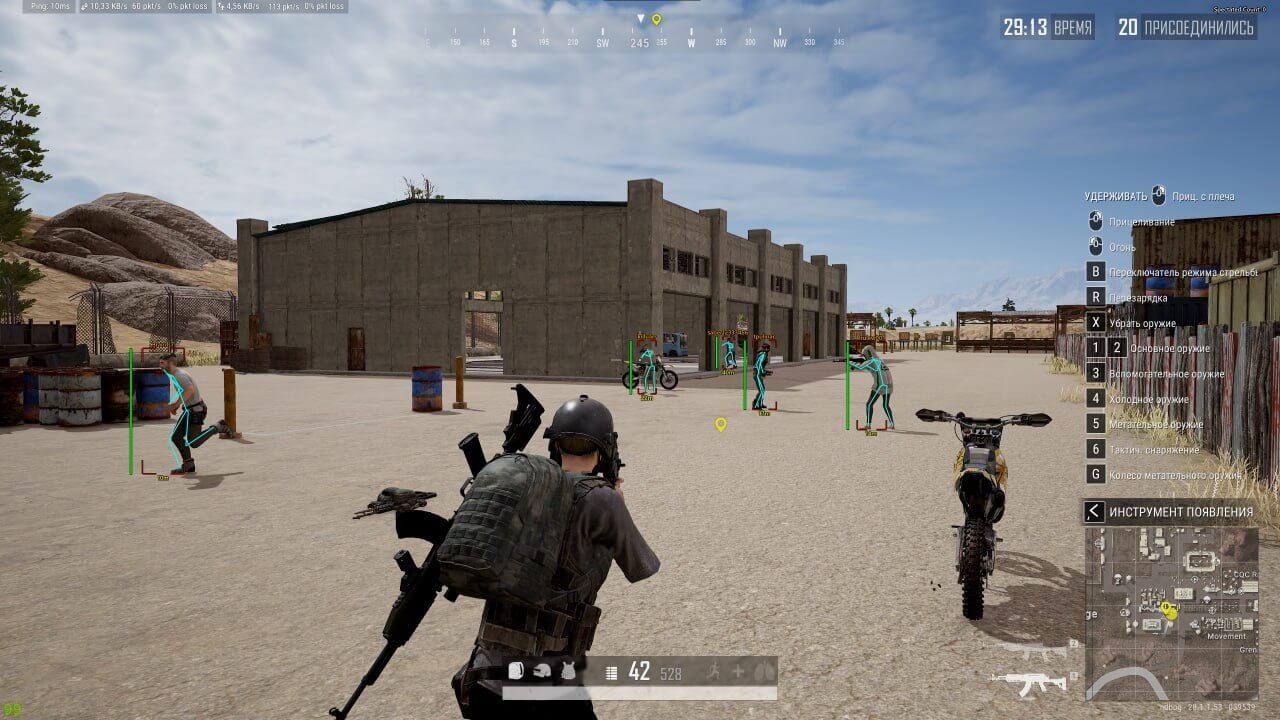Click the boost plus icon near the ammo display
Viewport: 1280px width, 720px height.
738,672
